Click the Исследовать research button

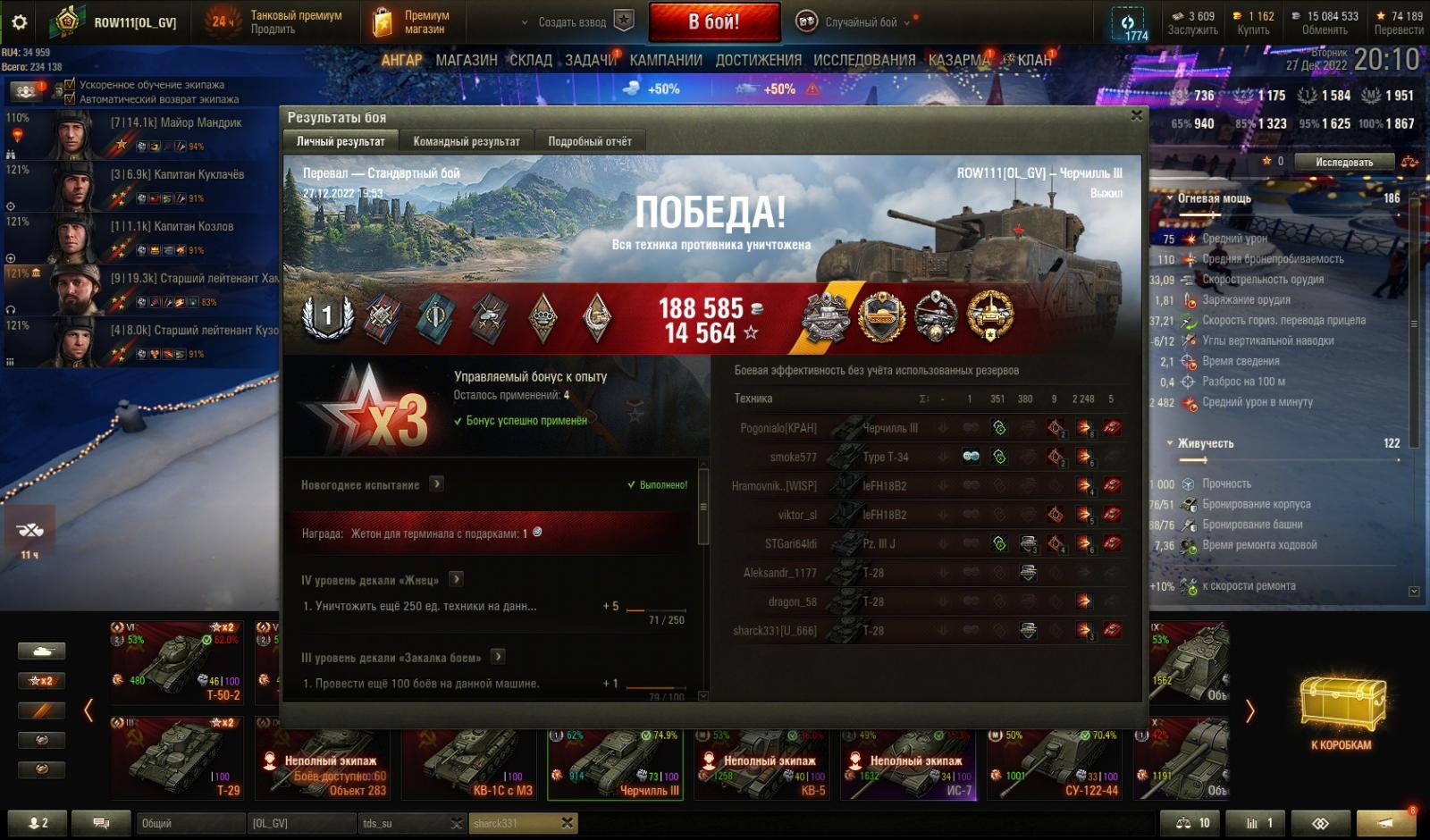(1343, 162)
